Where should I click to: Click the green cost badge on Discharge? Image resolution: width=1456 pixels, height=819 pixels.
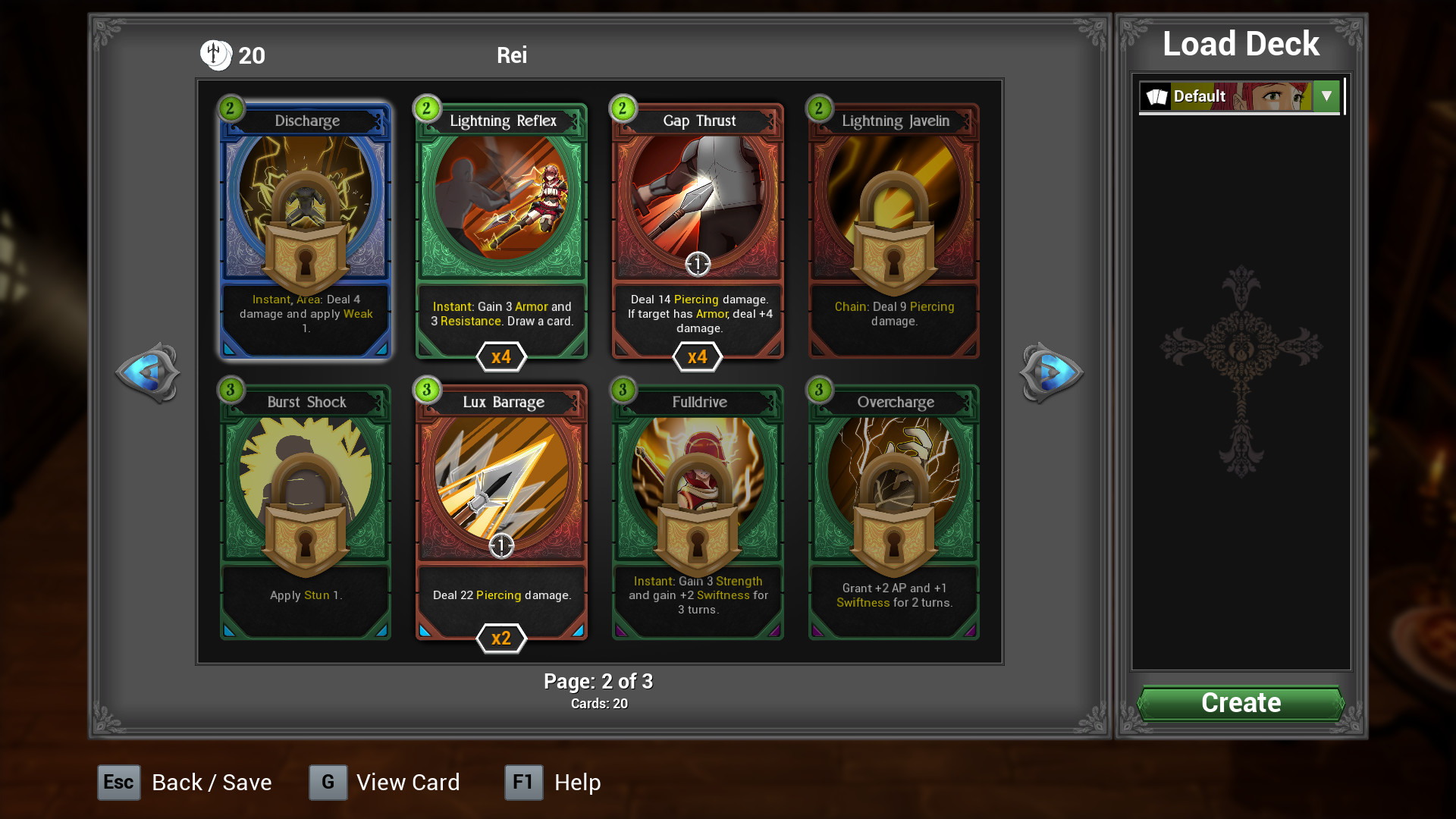[x=230, y=108]
